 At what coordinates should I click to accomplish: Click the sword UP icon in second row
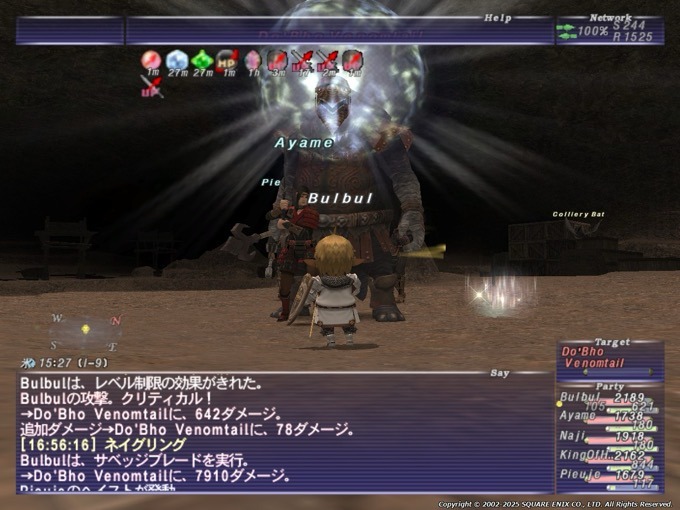(x=151, y=86)
